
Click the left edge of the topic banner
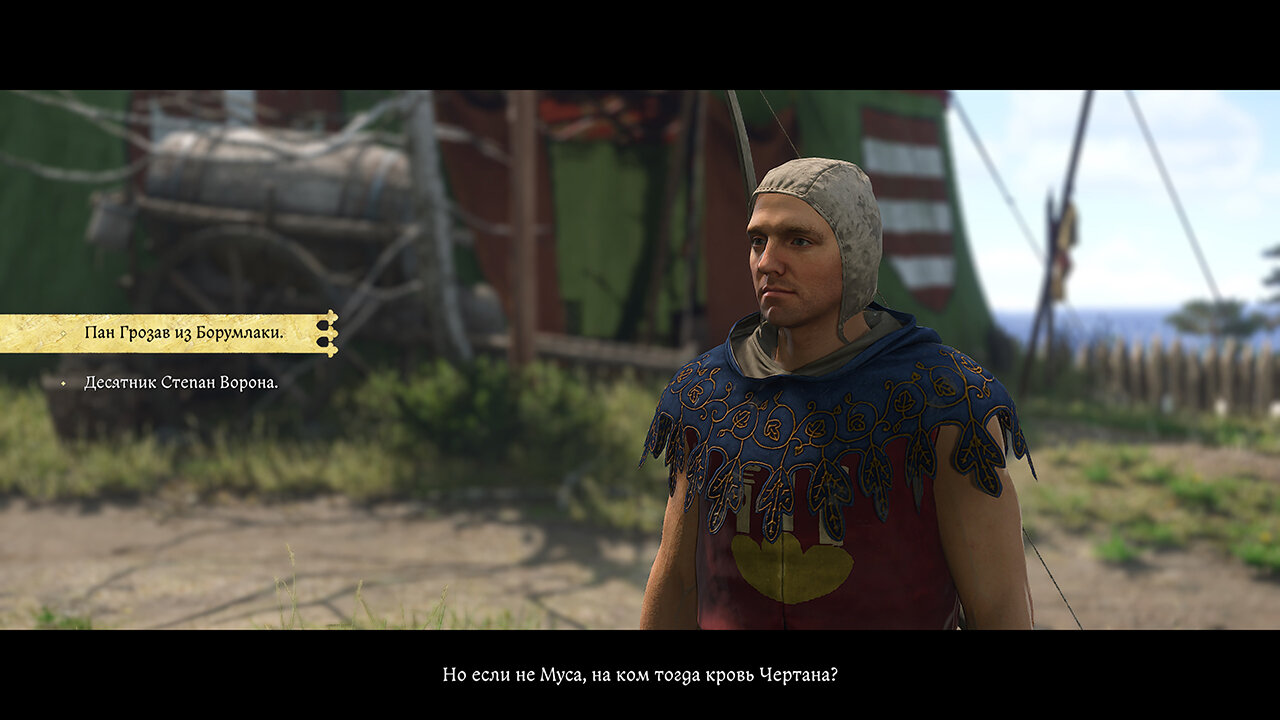point(6,332)
